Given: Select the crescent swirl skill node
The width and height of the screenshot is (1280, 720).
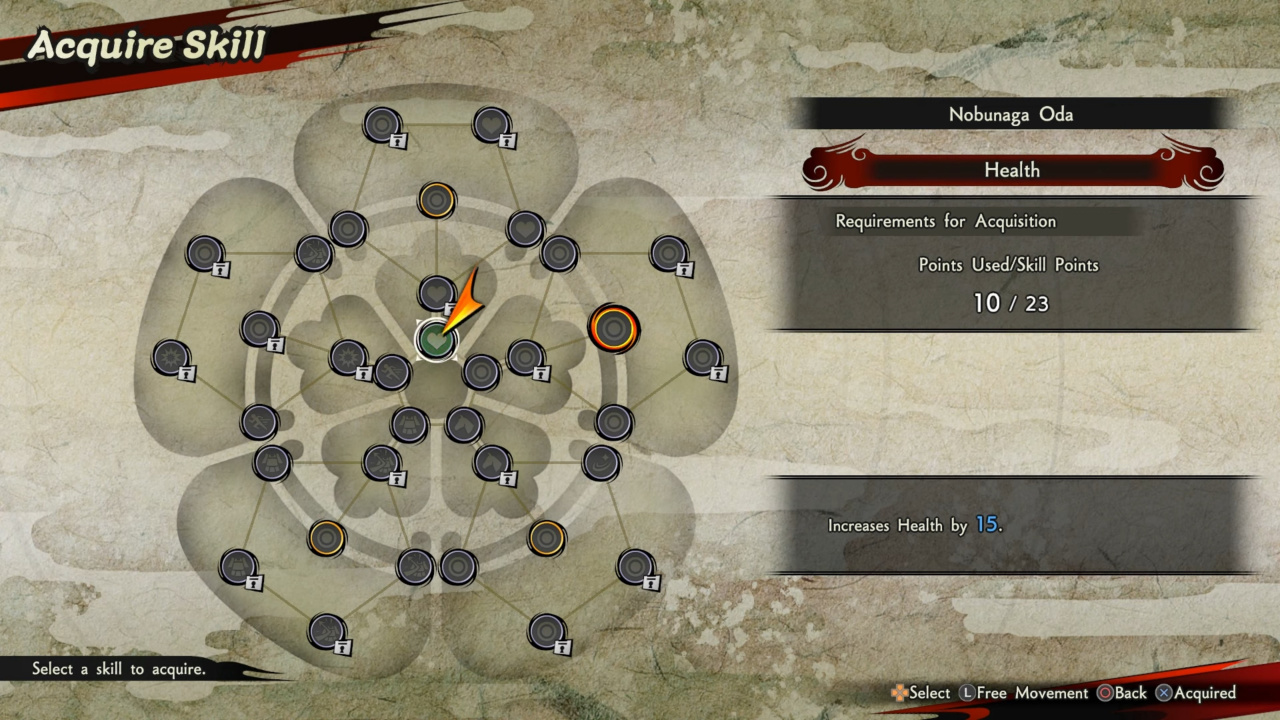Looking at the screenshot, I should click(601, 462).
